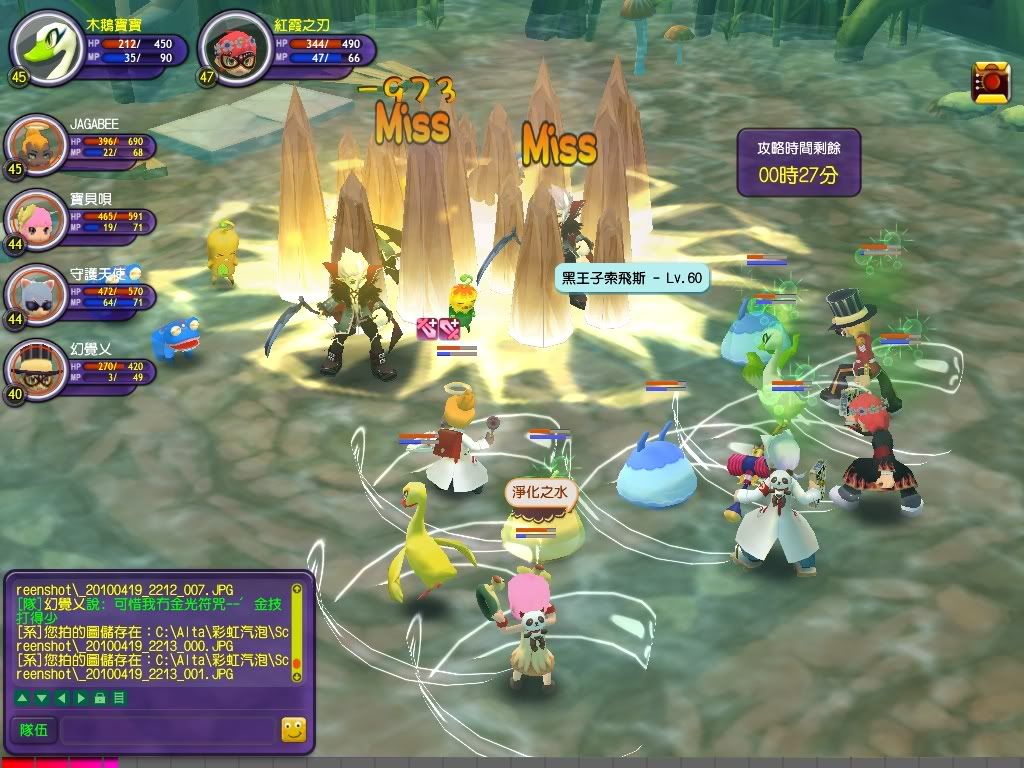Switch the 隊伍 chat channel button
The width and height of the screenshot is (1024, 768).
point(34,730)
